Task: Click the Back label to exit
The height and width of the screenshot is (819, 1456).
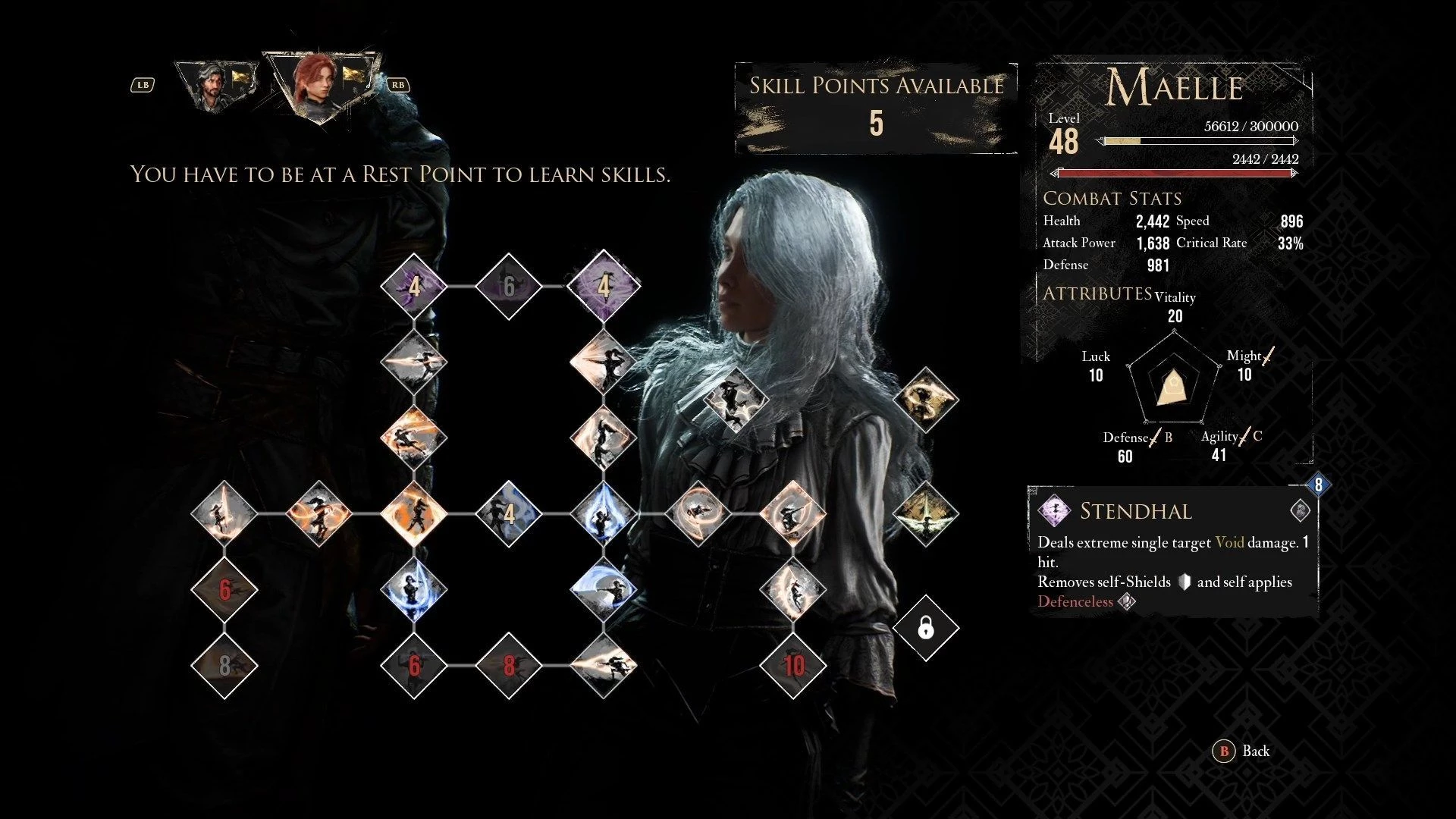Action: tap(1255, 751)
